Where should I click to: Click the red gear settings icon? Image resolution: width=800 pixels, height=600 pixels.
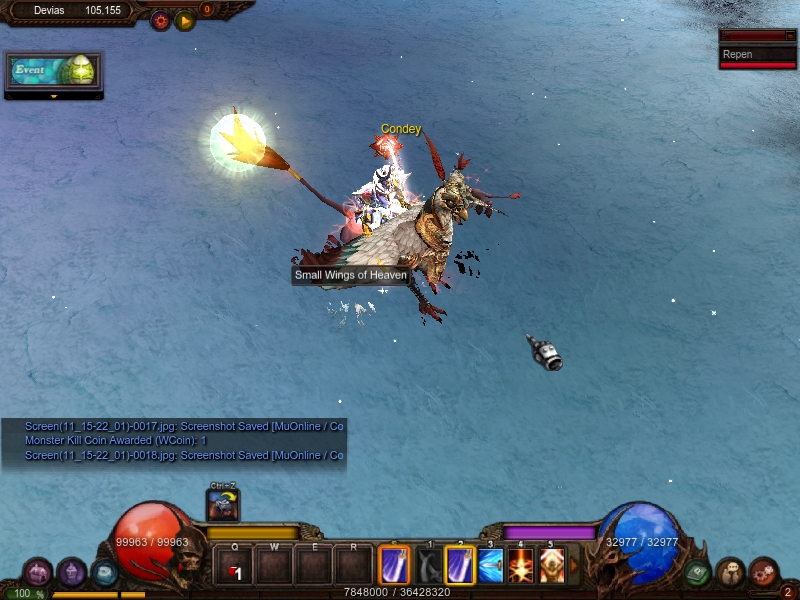(160, 20)
